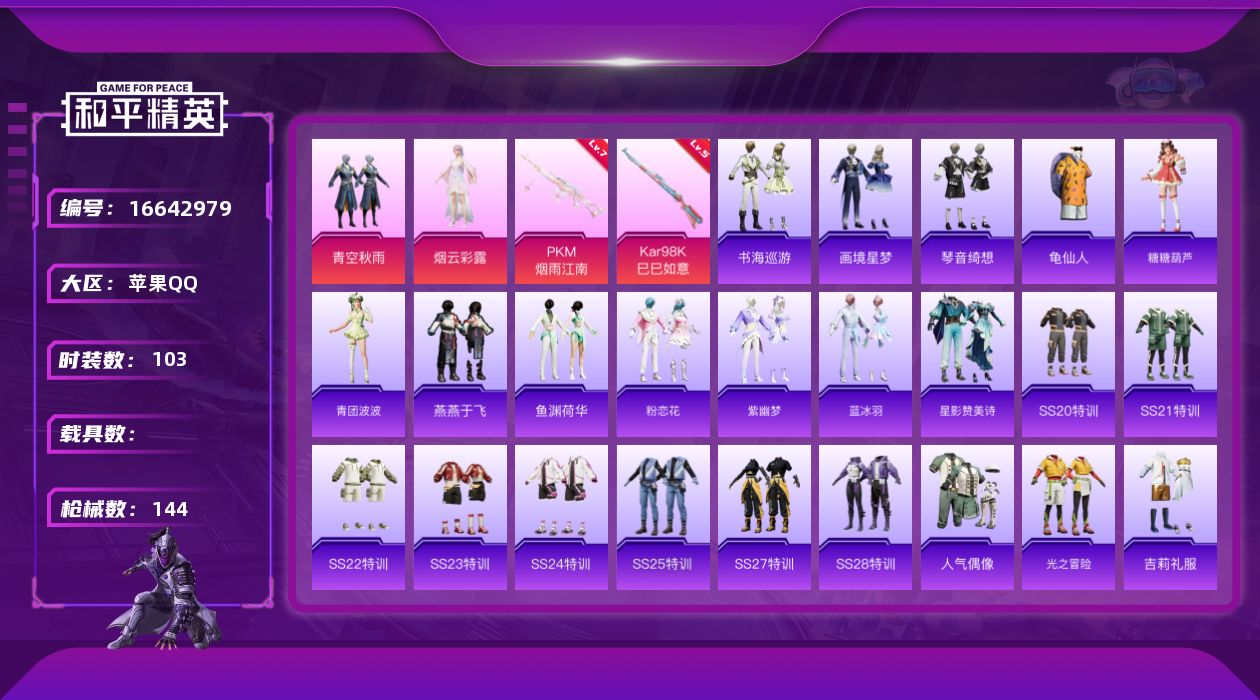The height and width of the screenshot is (700, 1260).
Task: Select the 琴音绮想 costume card
Action: (967, 211)
